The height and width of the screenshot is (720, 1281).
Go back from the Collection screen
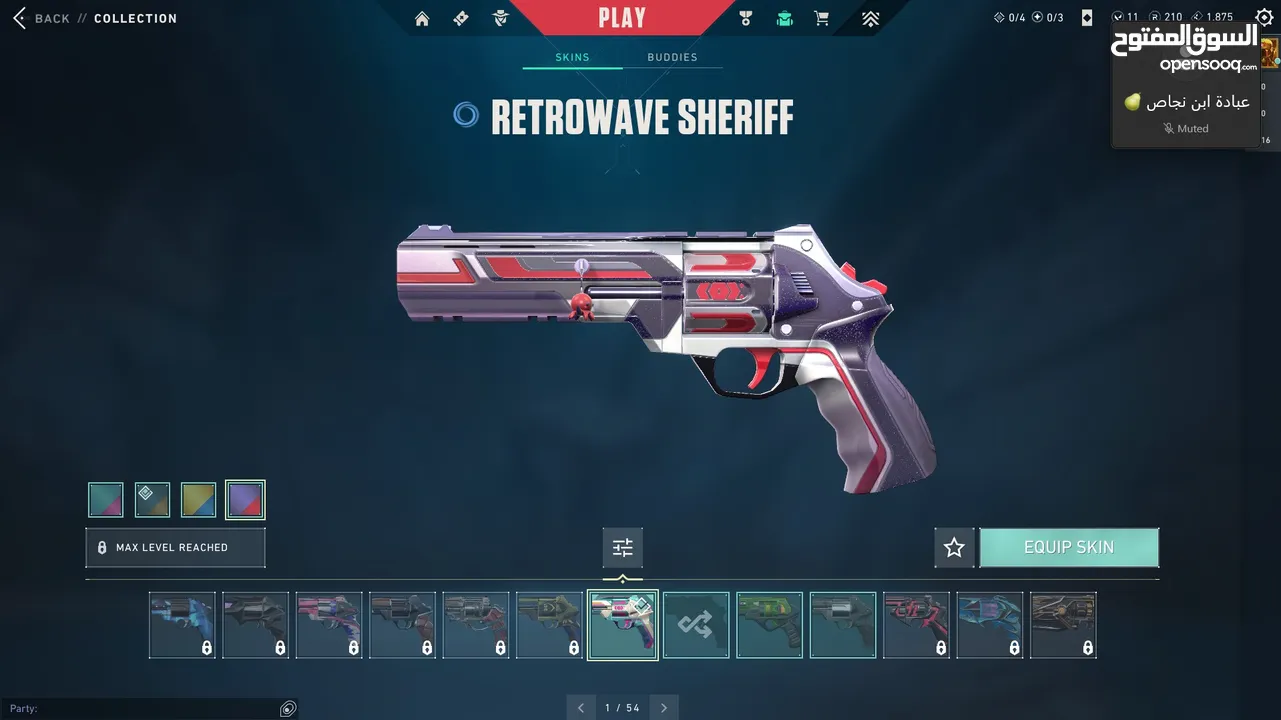(40, 18)
